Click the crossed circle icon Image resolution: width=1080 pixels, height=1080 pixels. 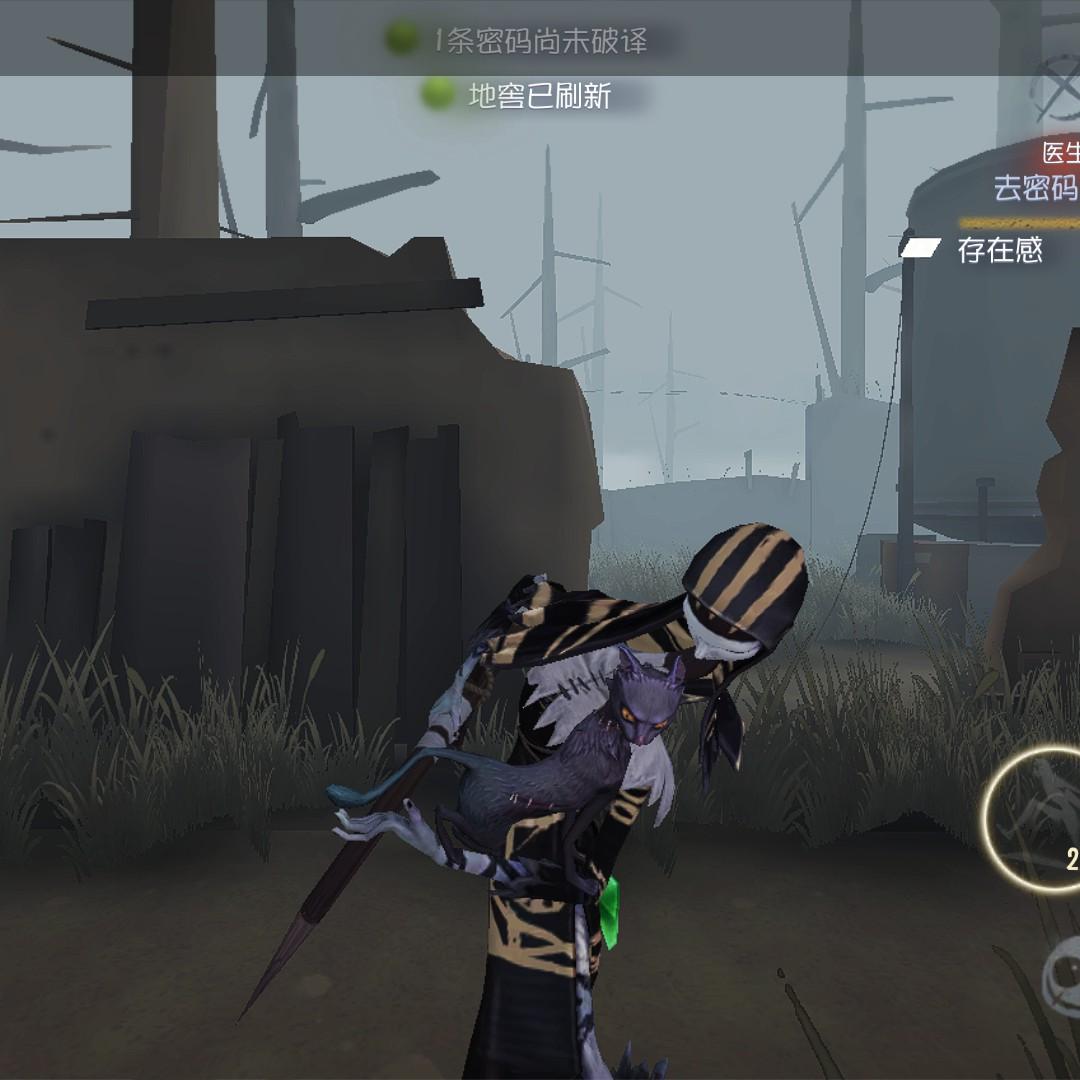1060,80
